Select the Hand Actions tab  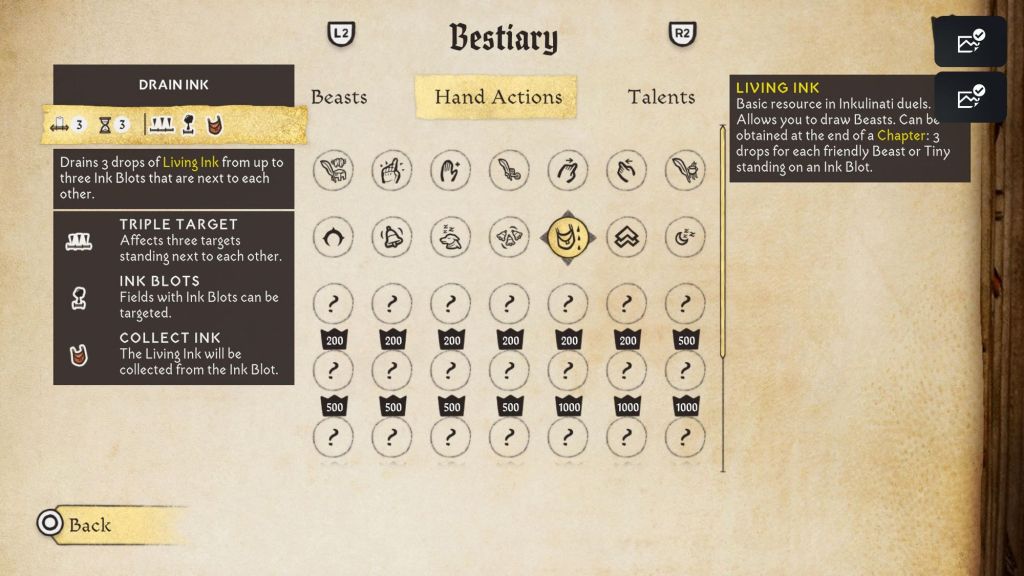(497, 97)
